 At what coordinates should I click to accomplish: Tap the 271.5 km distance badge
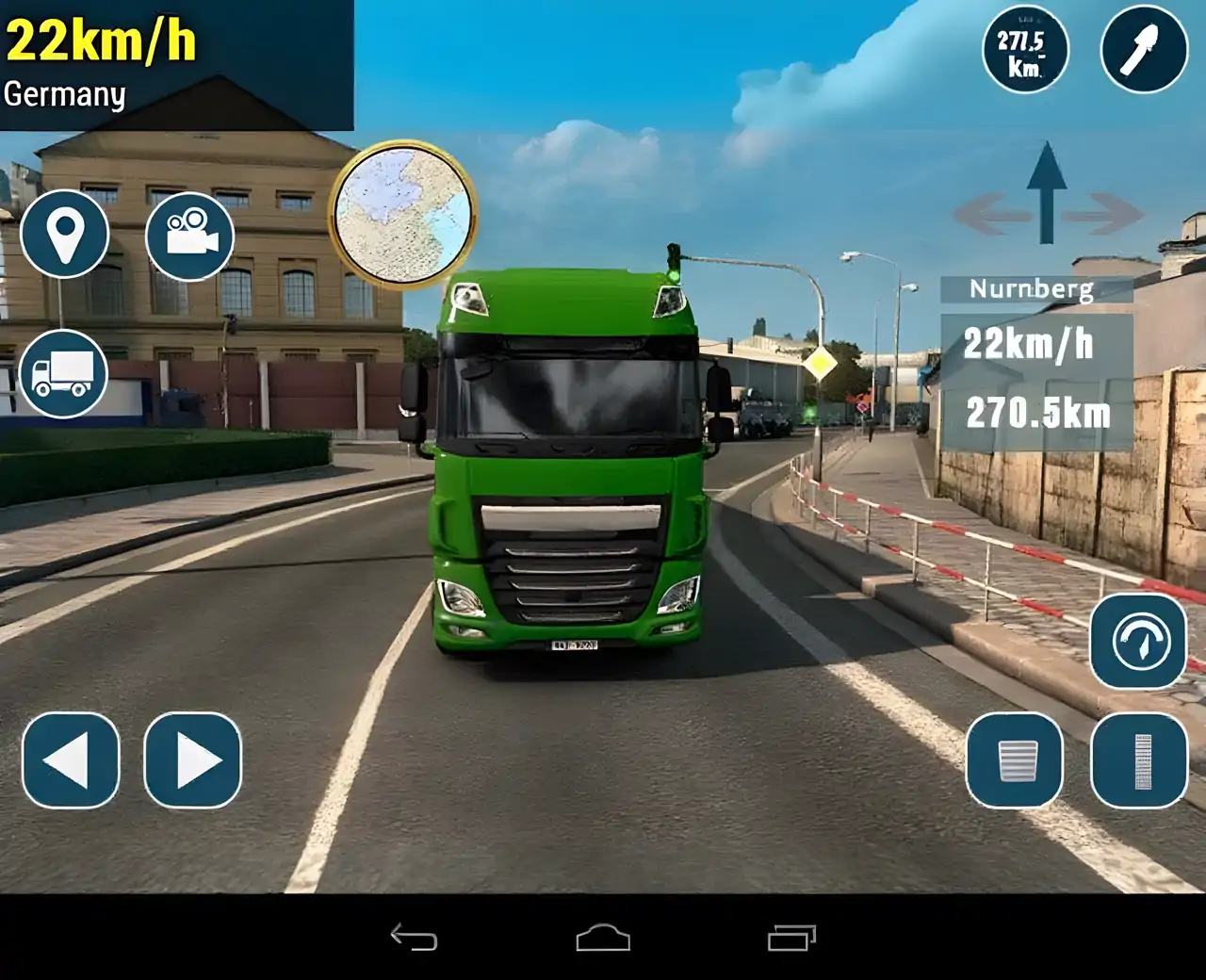click(1024, 51)
